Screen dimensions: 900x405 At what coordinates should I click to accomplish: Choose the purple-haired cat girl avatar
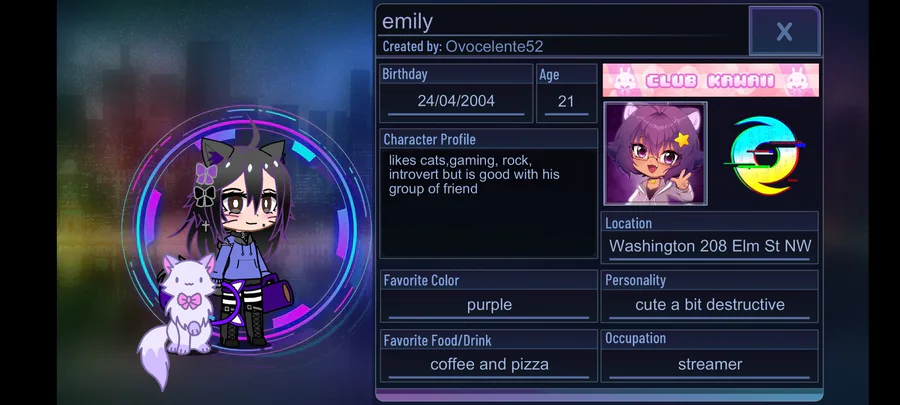[655, 153]
